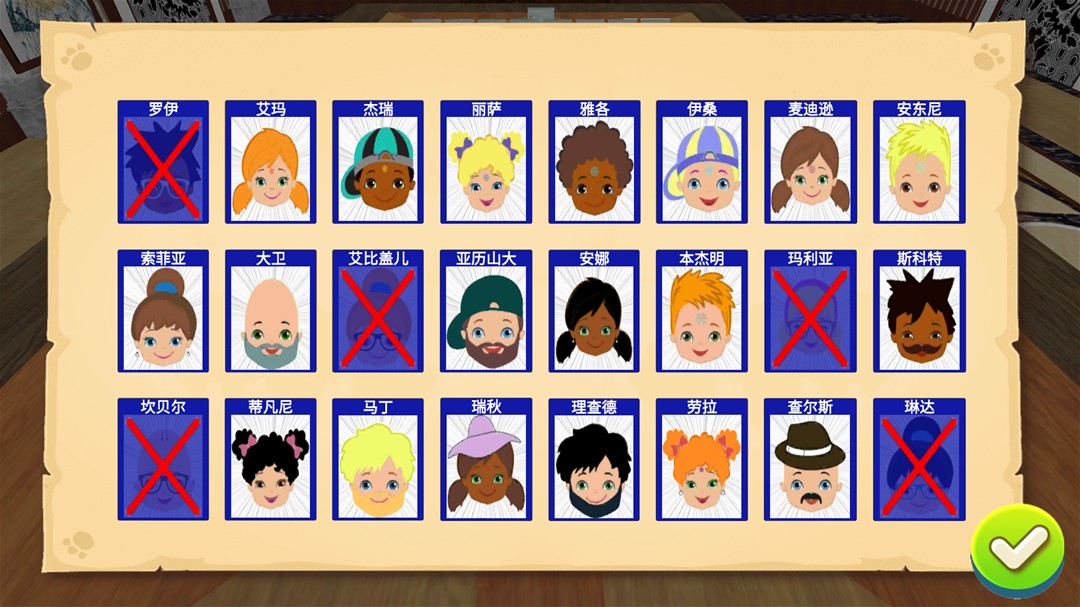Select the 理查德 black-haired card
1080x607 pixels.
[x=594, y=460]
